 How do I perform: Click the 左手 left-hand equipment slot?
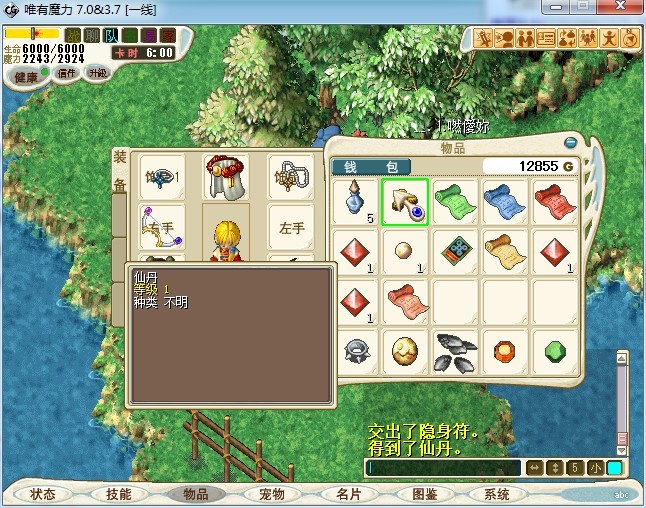pos(291,228)
